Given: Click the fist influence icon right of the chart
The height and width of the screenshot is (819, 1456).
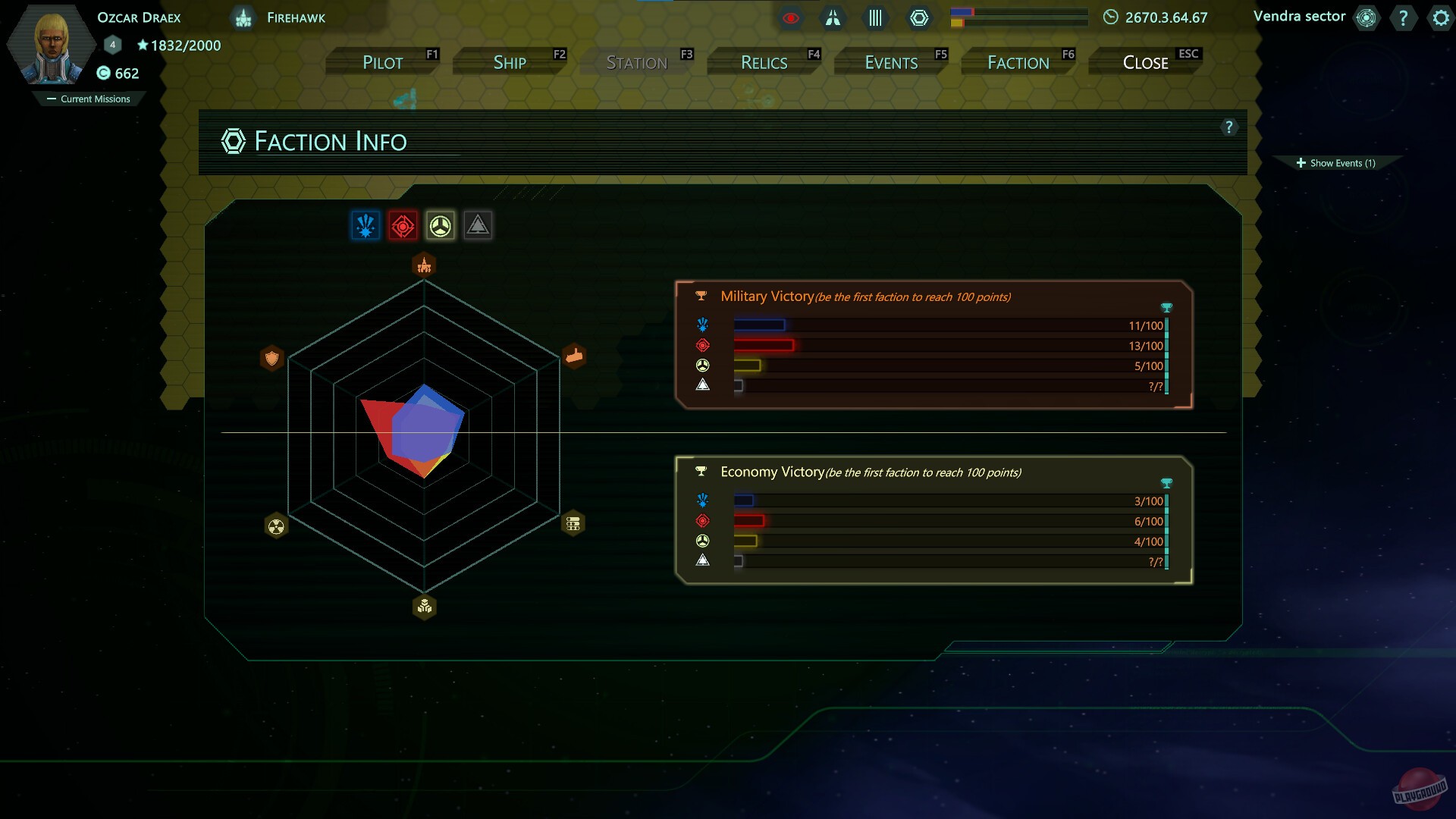Looking at the screenshot, I should click(x=575, y=355).
